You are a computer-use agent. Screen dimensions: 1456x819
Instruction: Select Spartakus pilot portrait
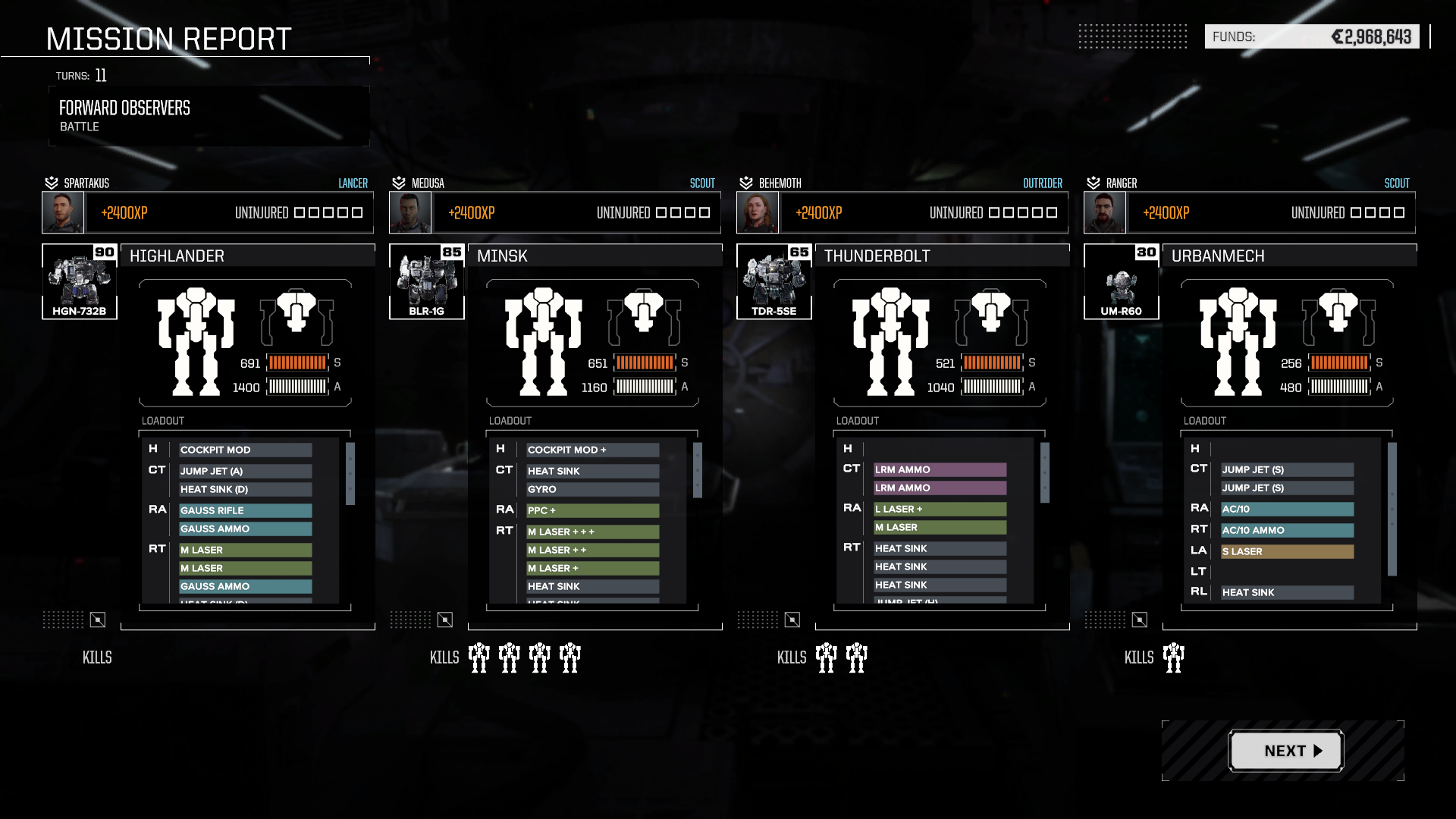coord(63,212)
